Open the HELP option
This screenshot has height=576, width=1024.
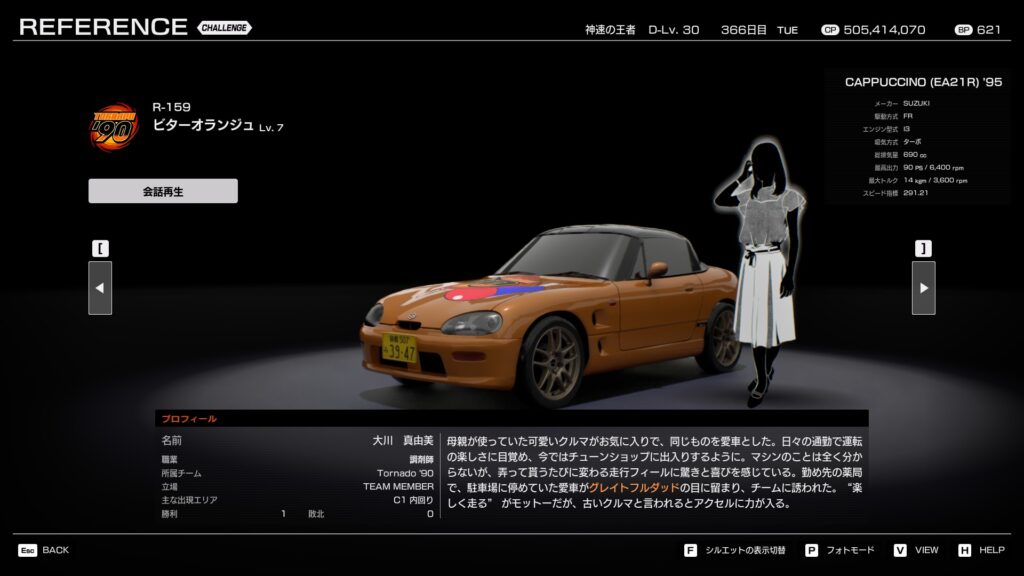tap(982, 550)
